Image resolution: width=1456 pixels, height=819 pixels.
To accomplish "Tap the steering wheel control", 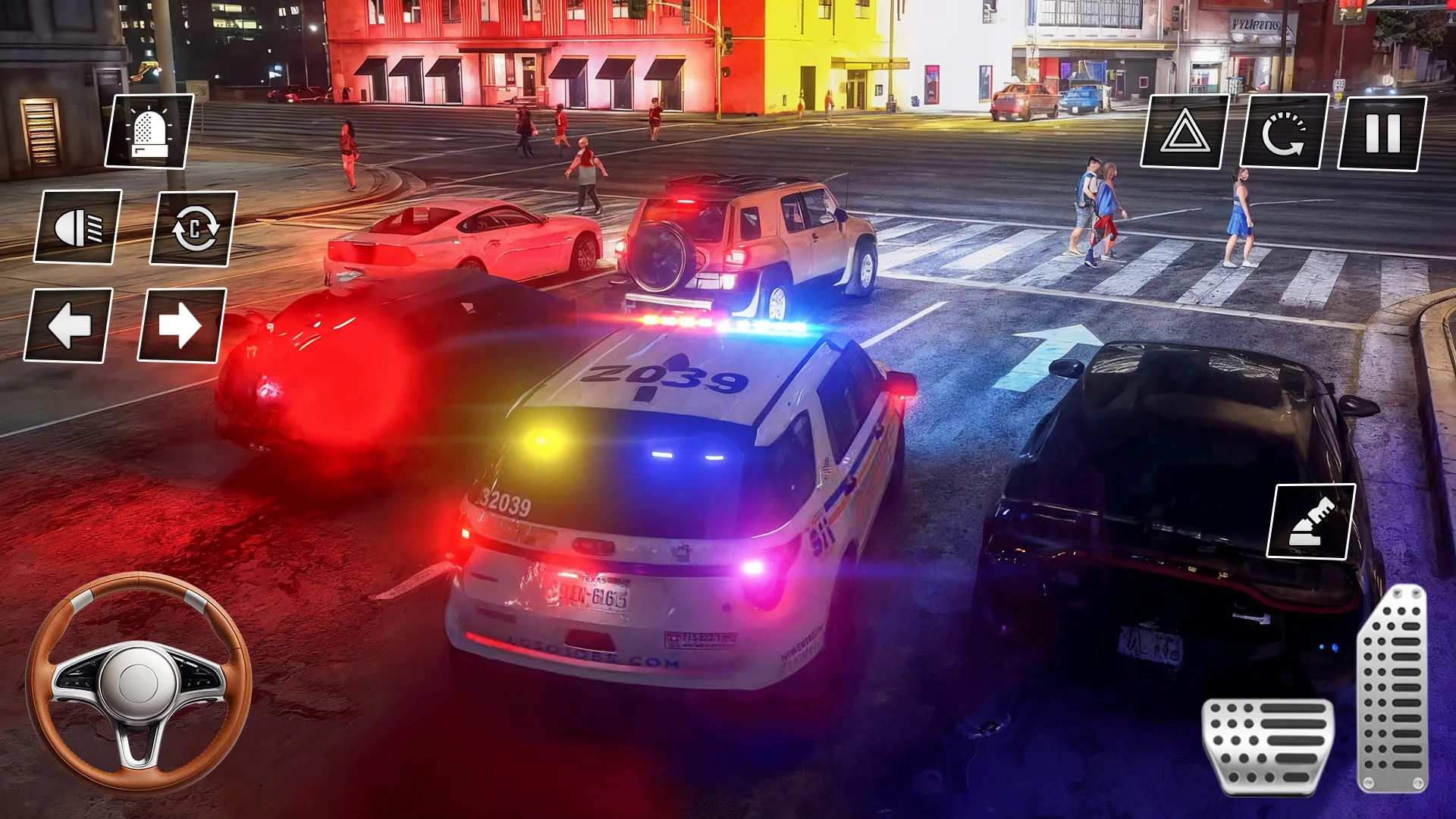I will [139, 682].
